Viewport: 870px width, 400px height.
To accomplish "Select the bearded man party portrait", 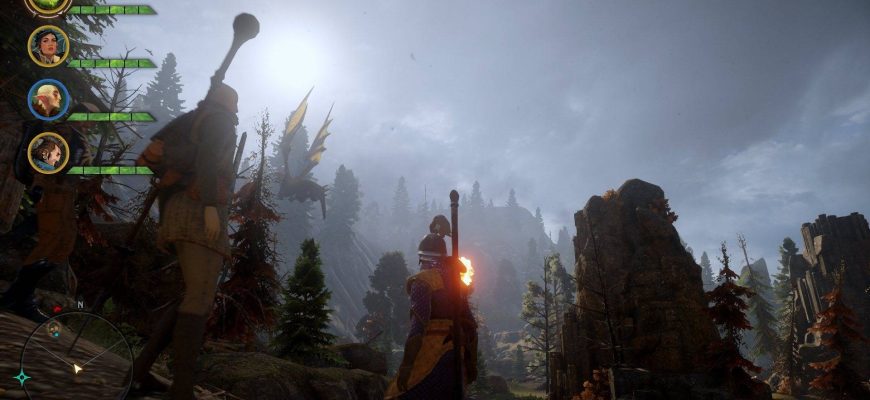I will pos(48,153).
